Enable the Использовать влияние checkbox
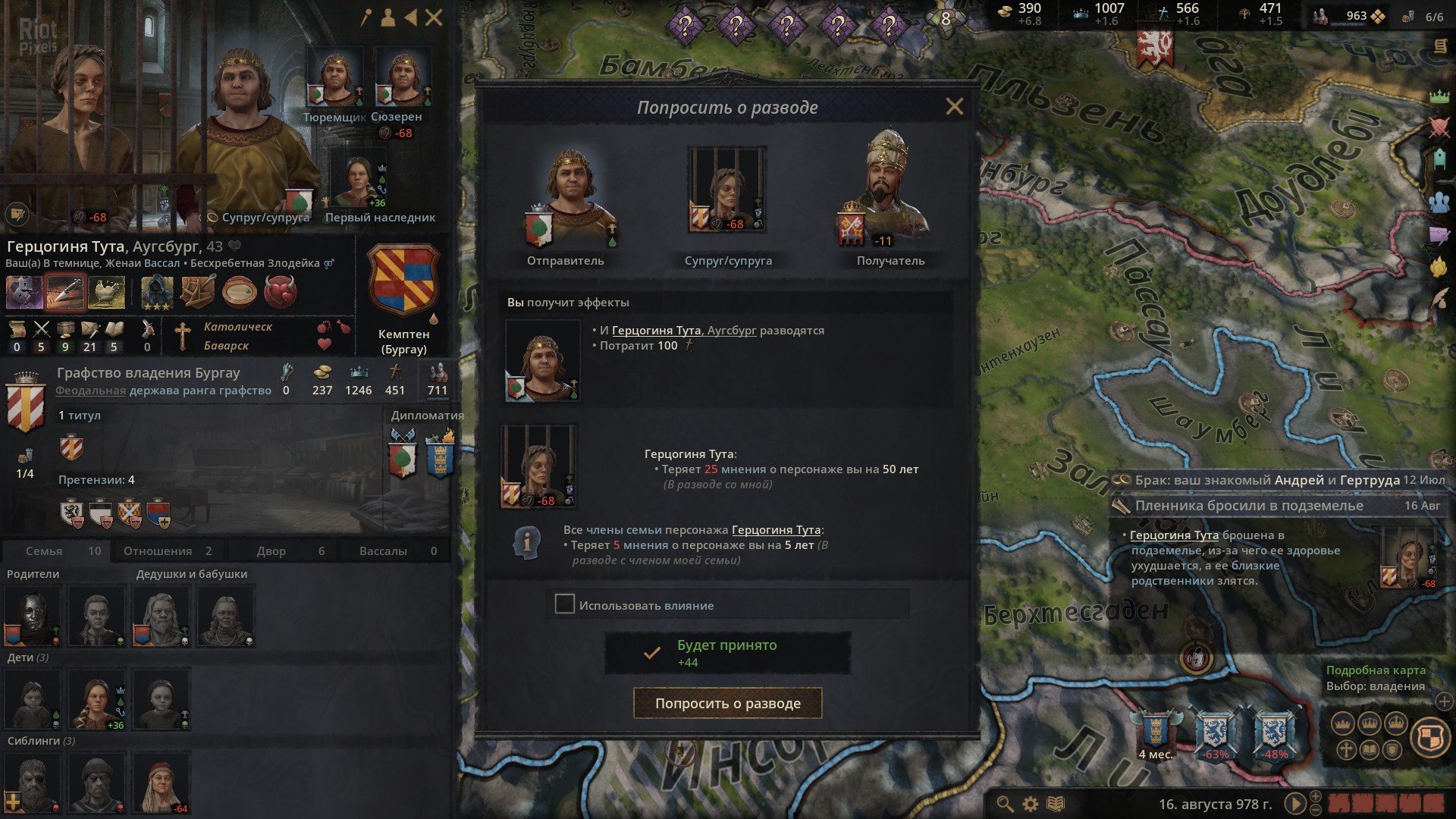Screen dimensions: 1456x819 564,604
